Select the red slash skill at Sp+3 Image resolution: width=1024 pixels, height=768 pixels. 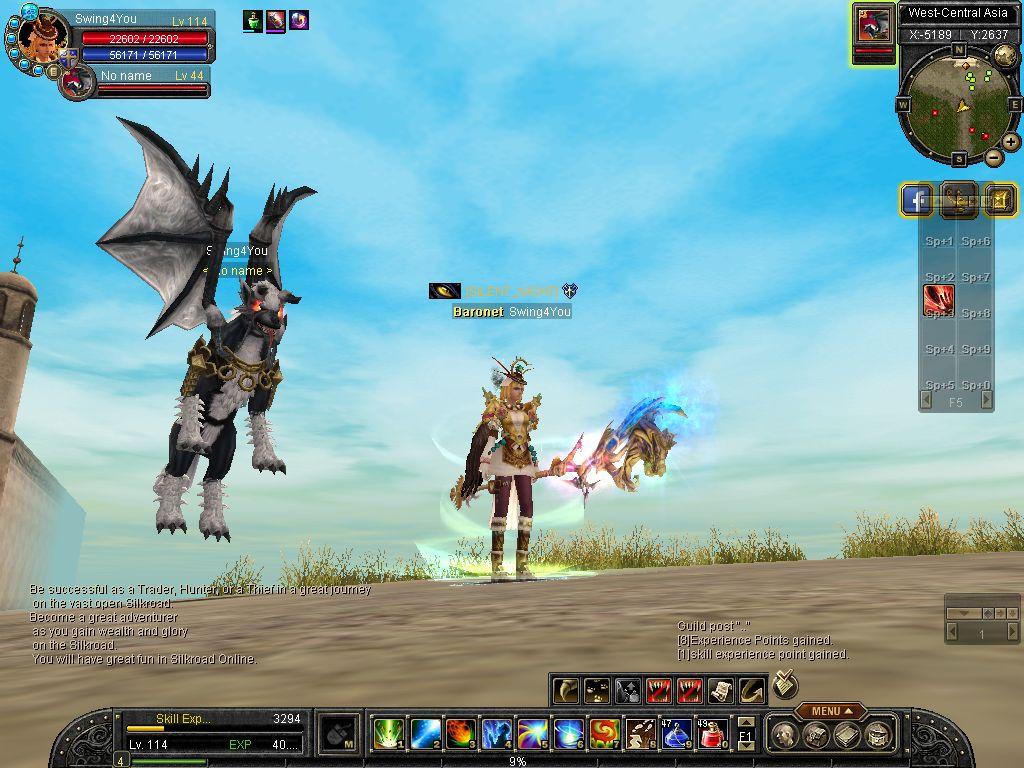click(938, 299)
